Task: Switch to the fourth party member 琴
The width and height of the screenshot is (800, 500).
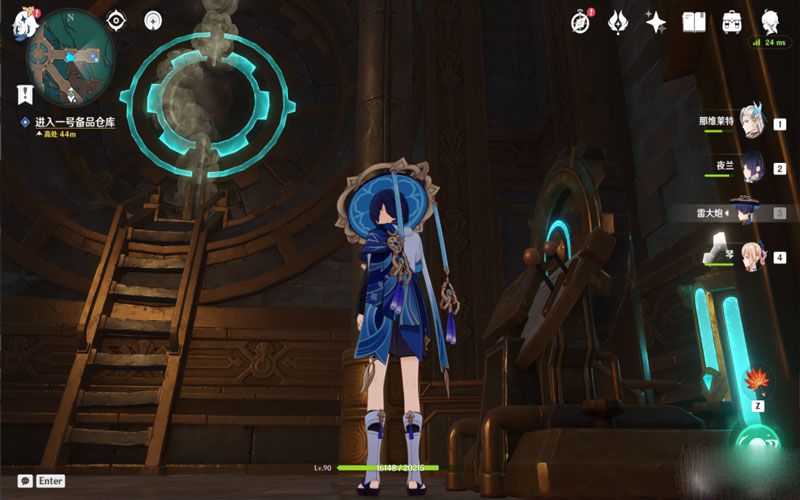Action: tap(750, 256)
